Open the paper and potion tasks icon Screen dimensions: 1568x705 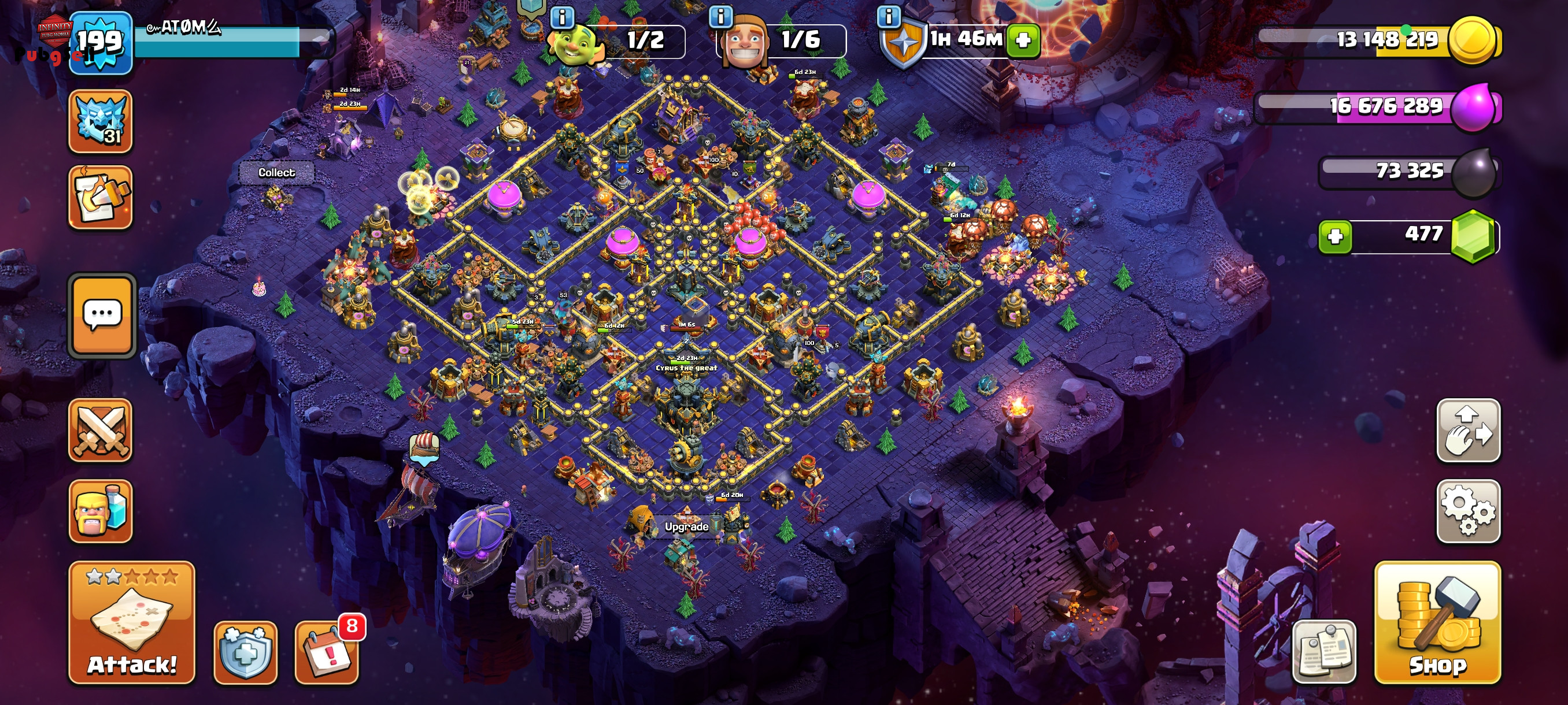click(x=101, y=197)
